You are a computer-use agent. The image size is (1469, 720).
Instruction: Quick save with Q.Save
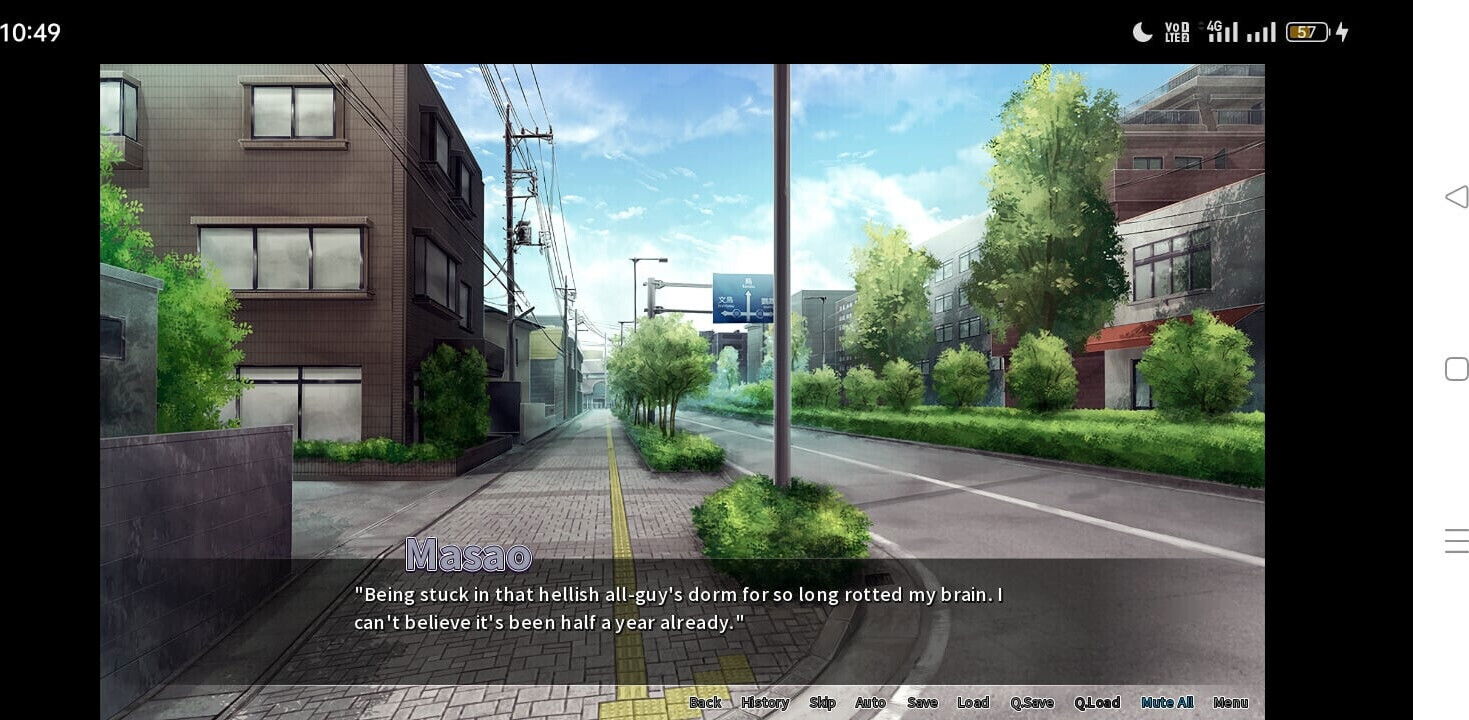(1032, 703)
